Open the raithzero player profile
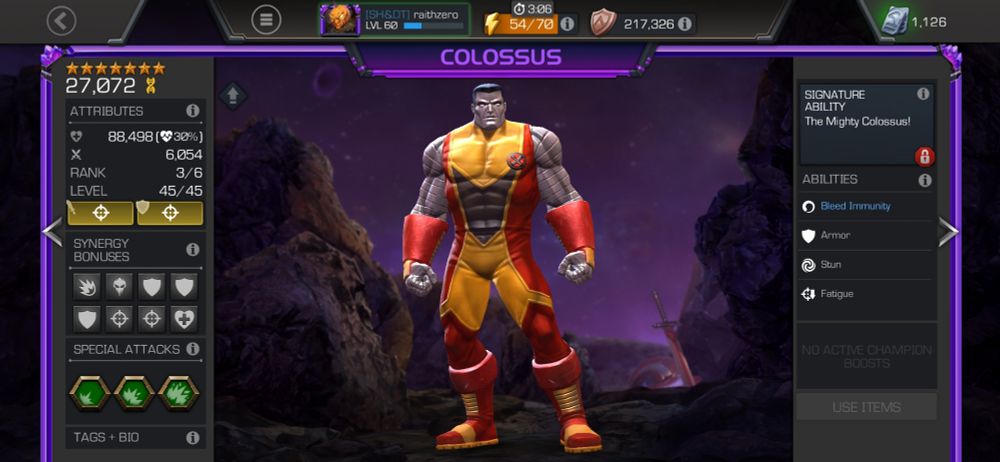Screen dimensions: 1000x462 pos(394,20)
